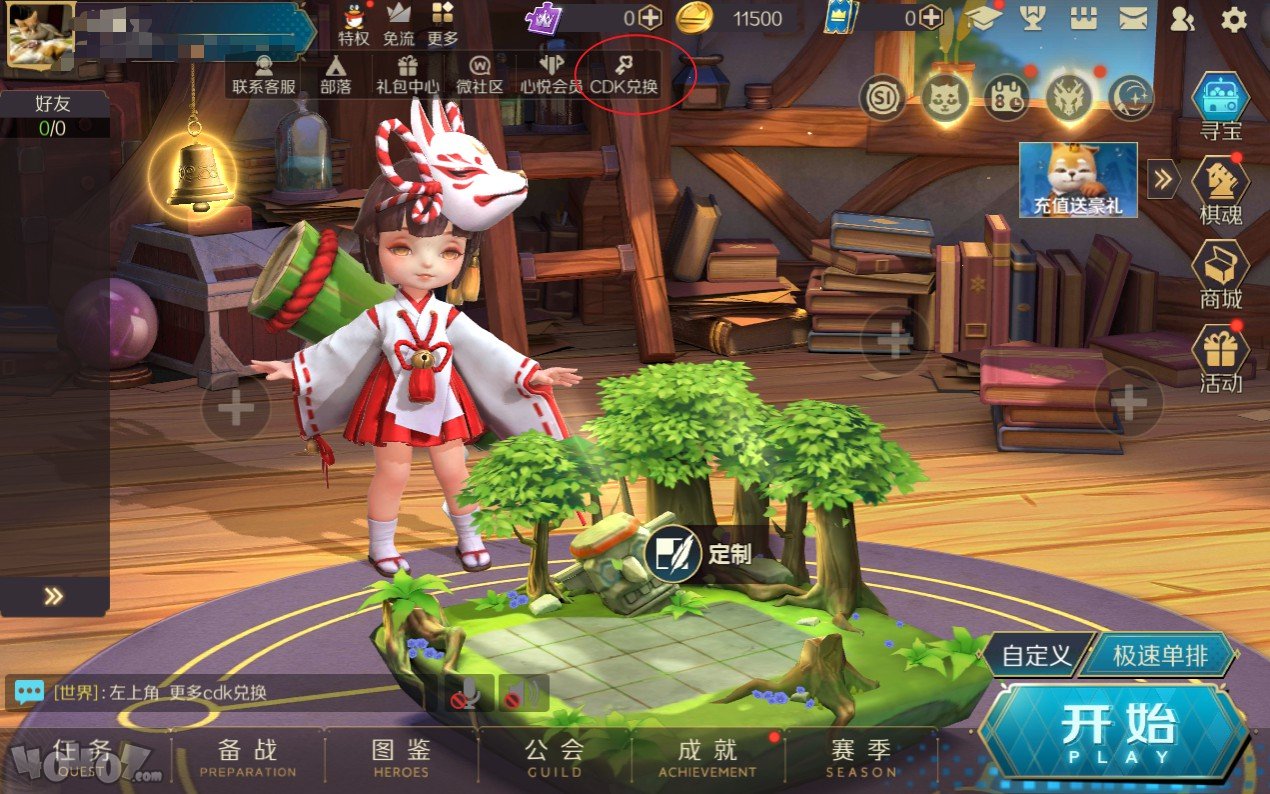Open the 心悦会员 membership entry

point(551,75)
